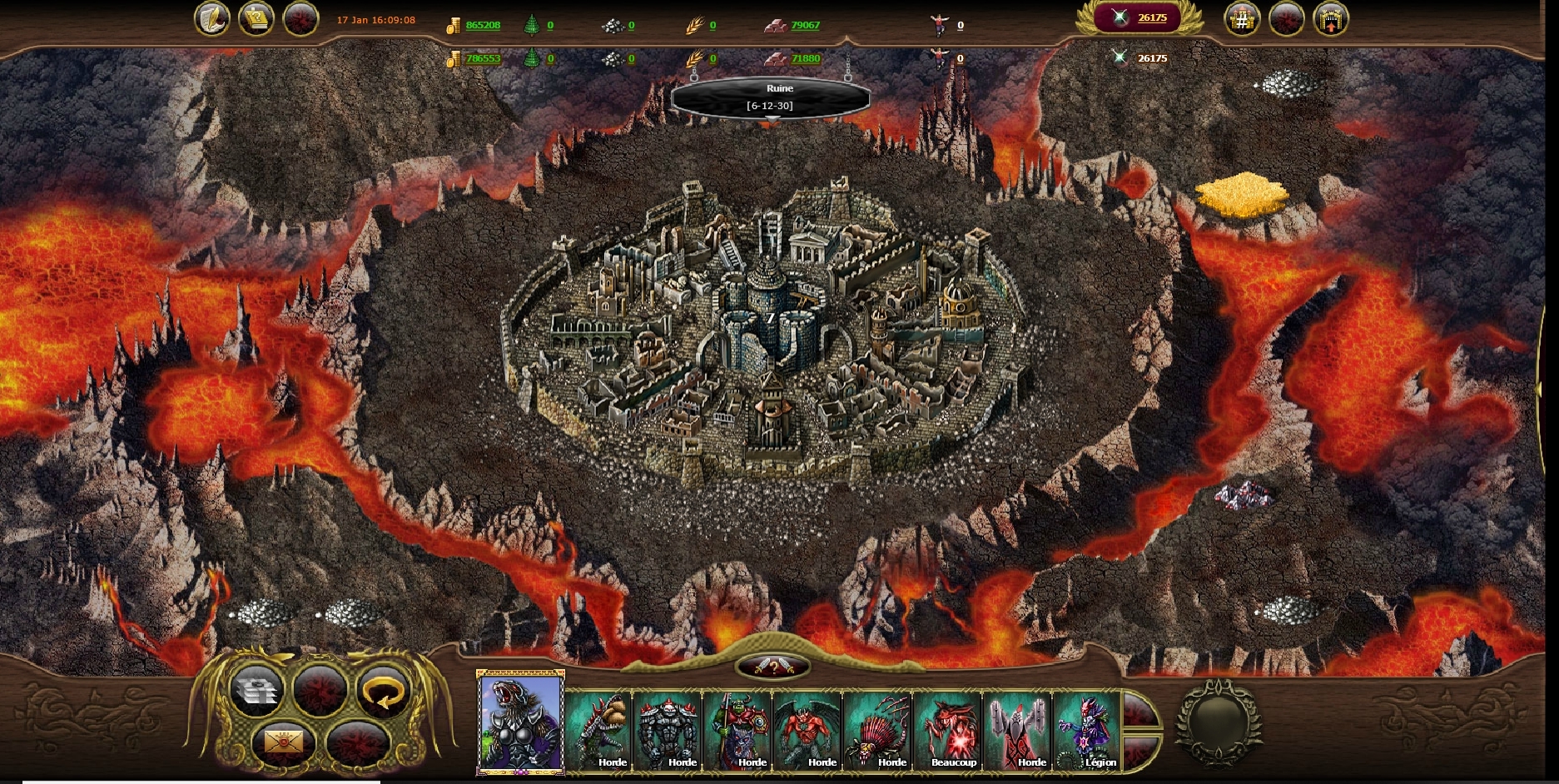
Task: Open the crystal balance 26175 plaque
Action: coord(1139,17)
